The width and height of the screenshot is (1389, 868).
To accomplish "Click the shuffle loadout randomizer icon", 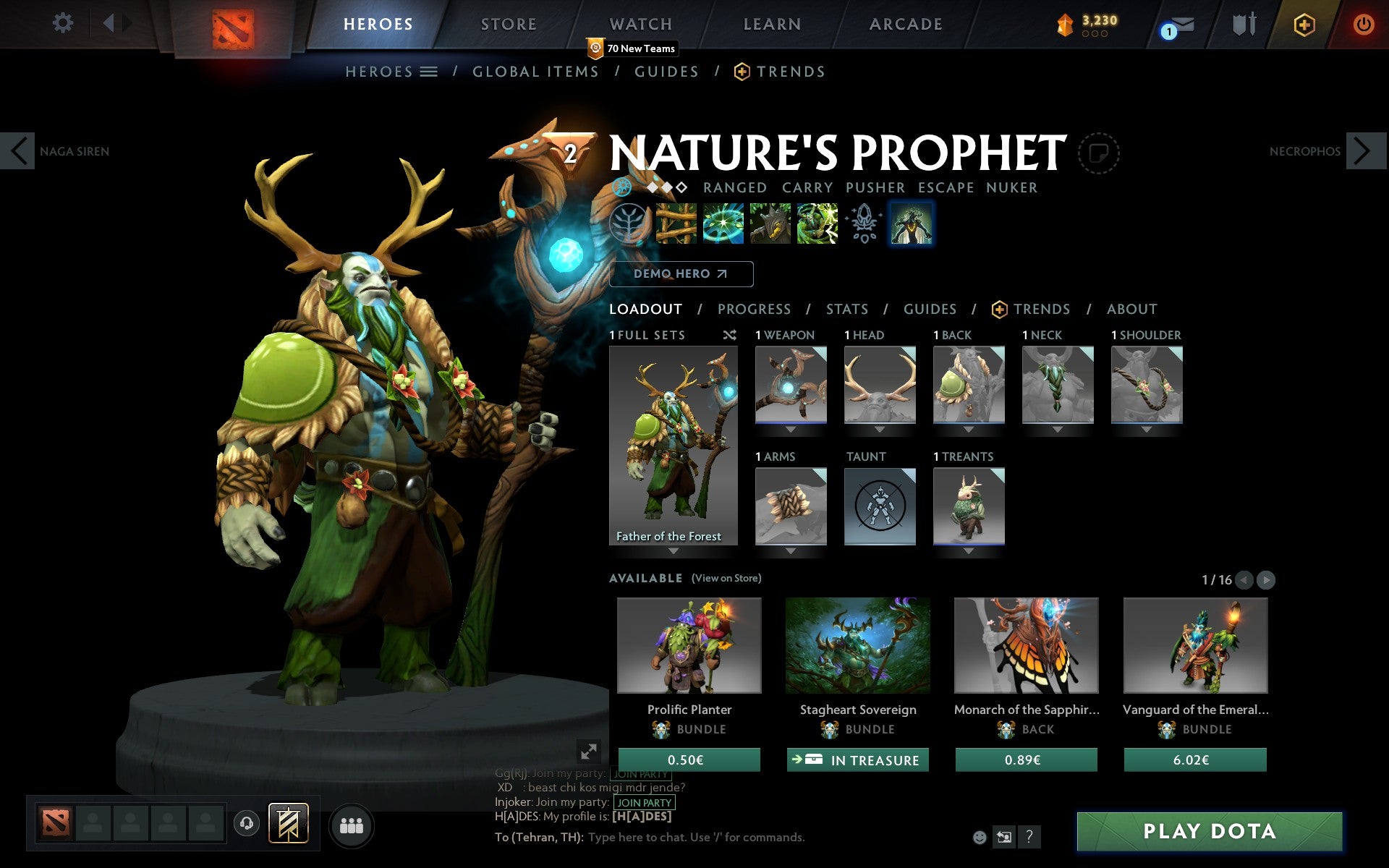I will point(729,335).
